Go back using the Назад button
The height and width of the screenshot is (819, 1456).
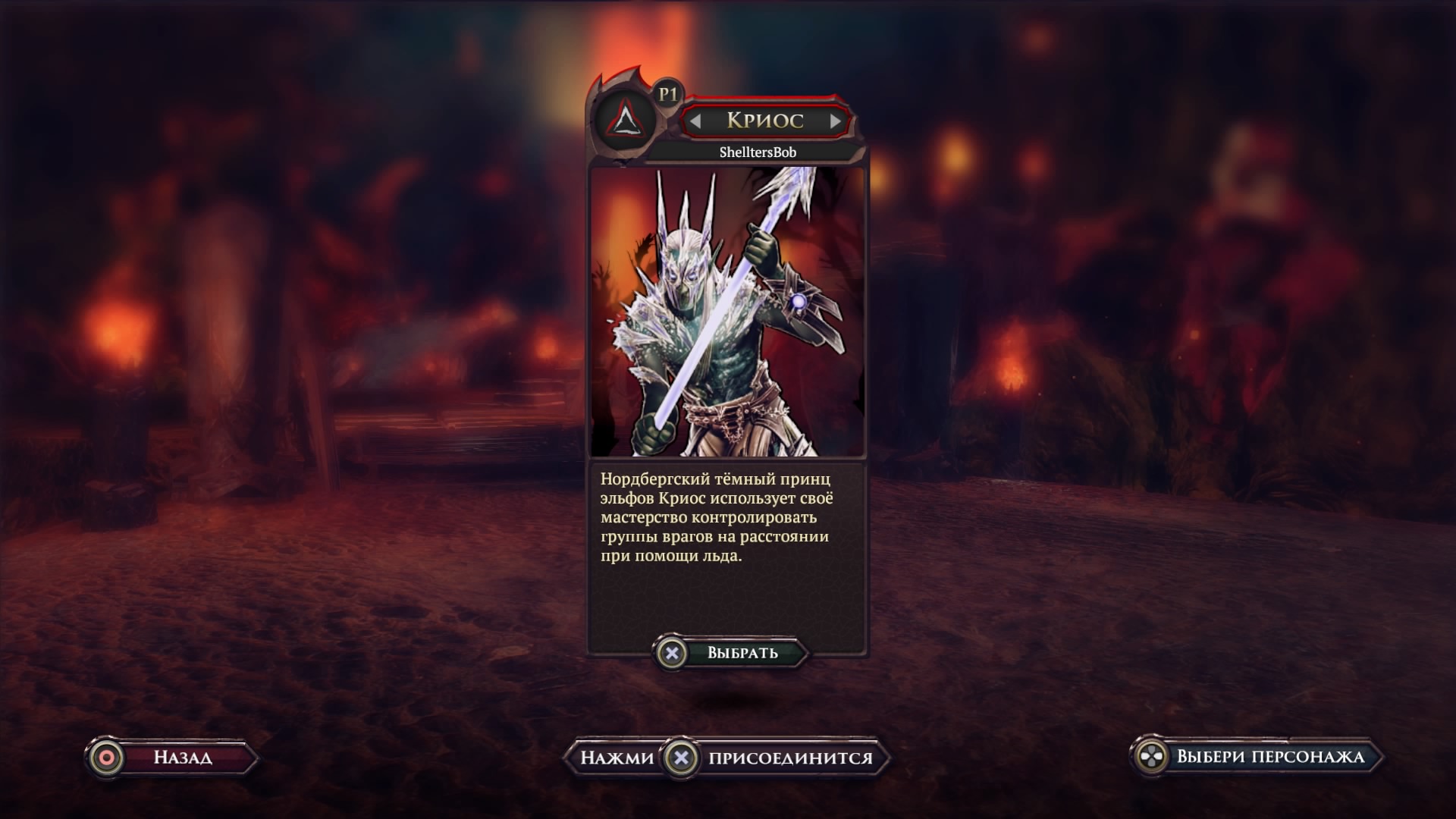point(171,758)
